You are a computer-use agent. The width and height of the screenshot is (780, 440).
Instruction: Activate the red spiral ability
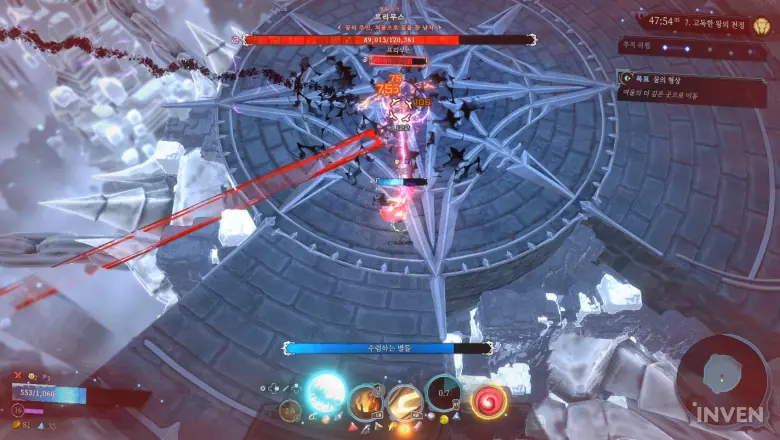tap(489, 402)
